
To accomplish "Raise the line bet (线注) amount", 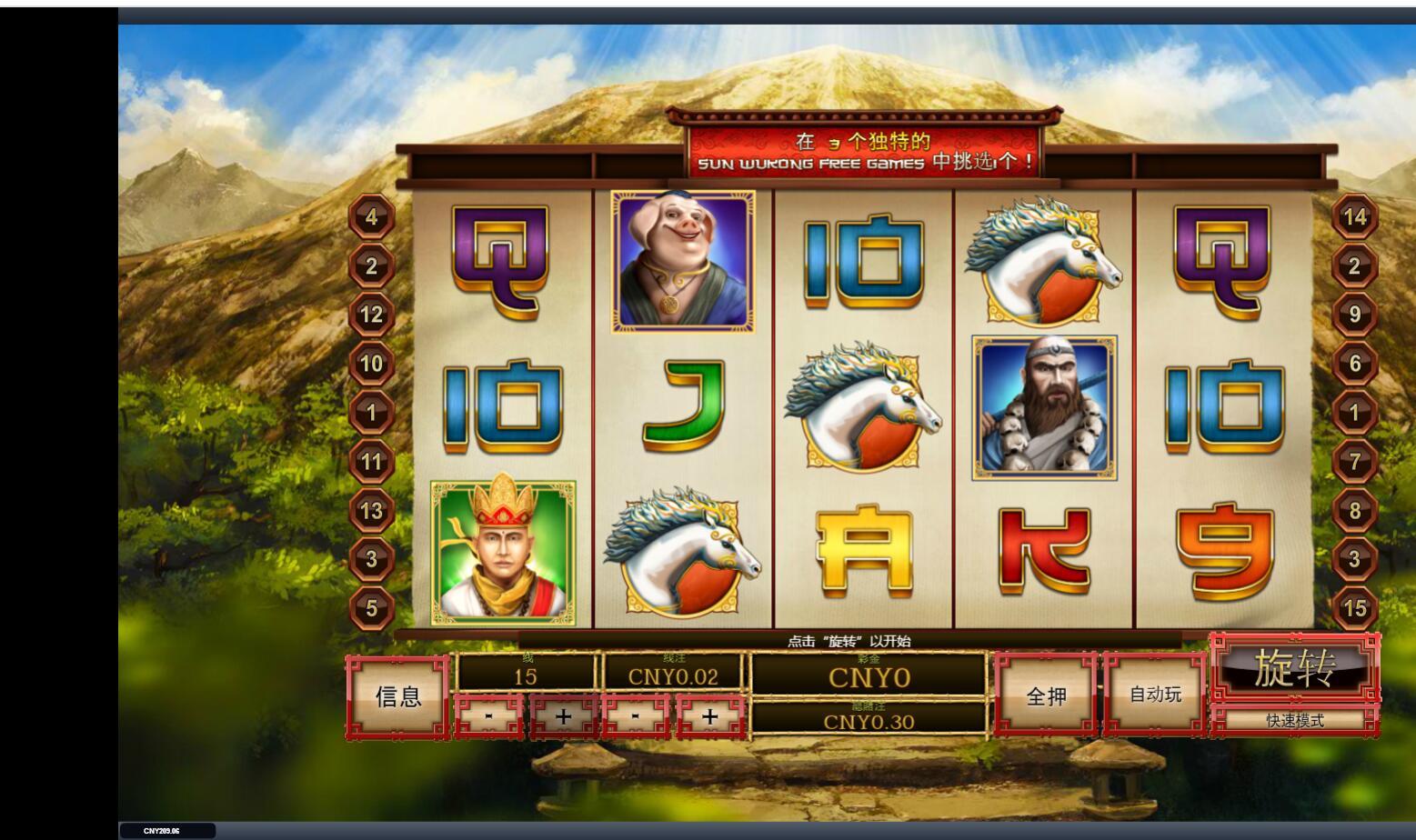I will (709, 716).
